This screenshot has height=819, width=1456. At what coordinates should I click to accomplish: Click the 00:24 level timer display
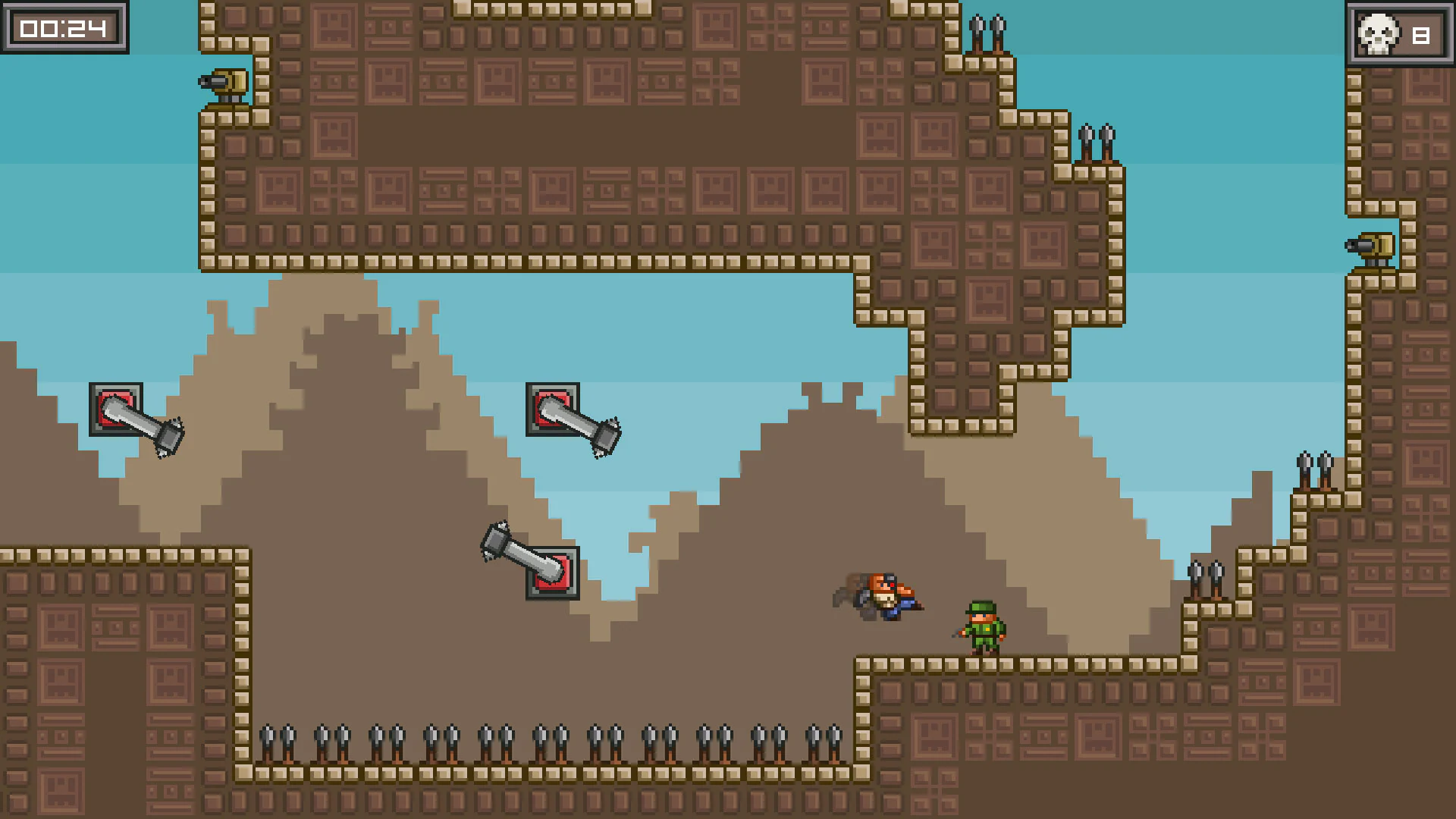pos(62,29)
